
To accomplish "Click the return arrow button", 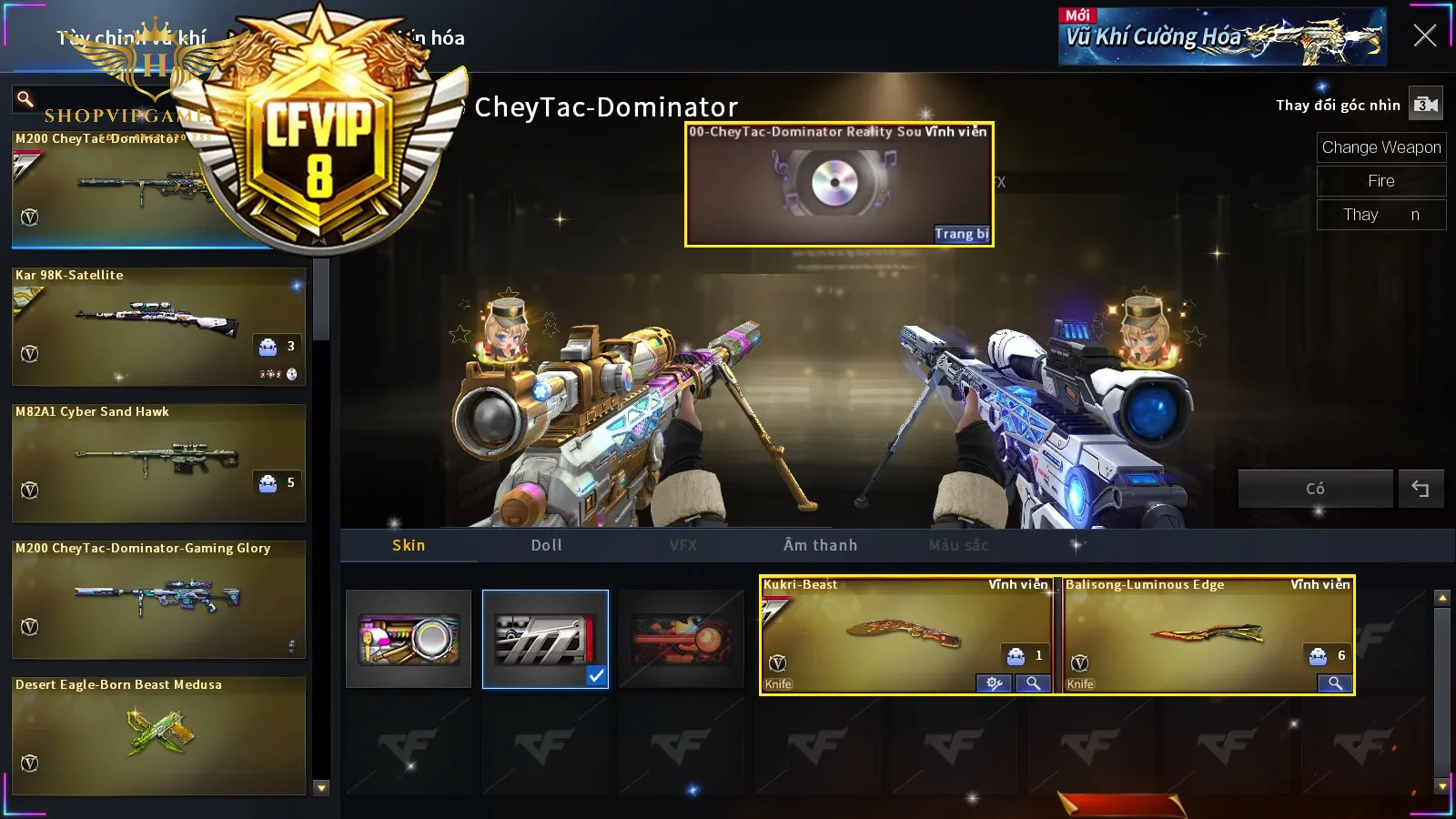I will [x=1420, y=489].
